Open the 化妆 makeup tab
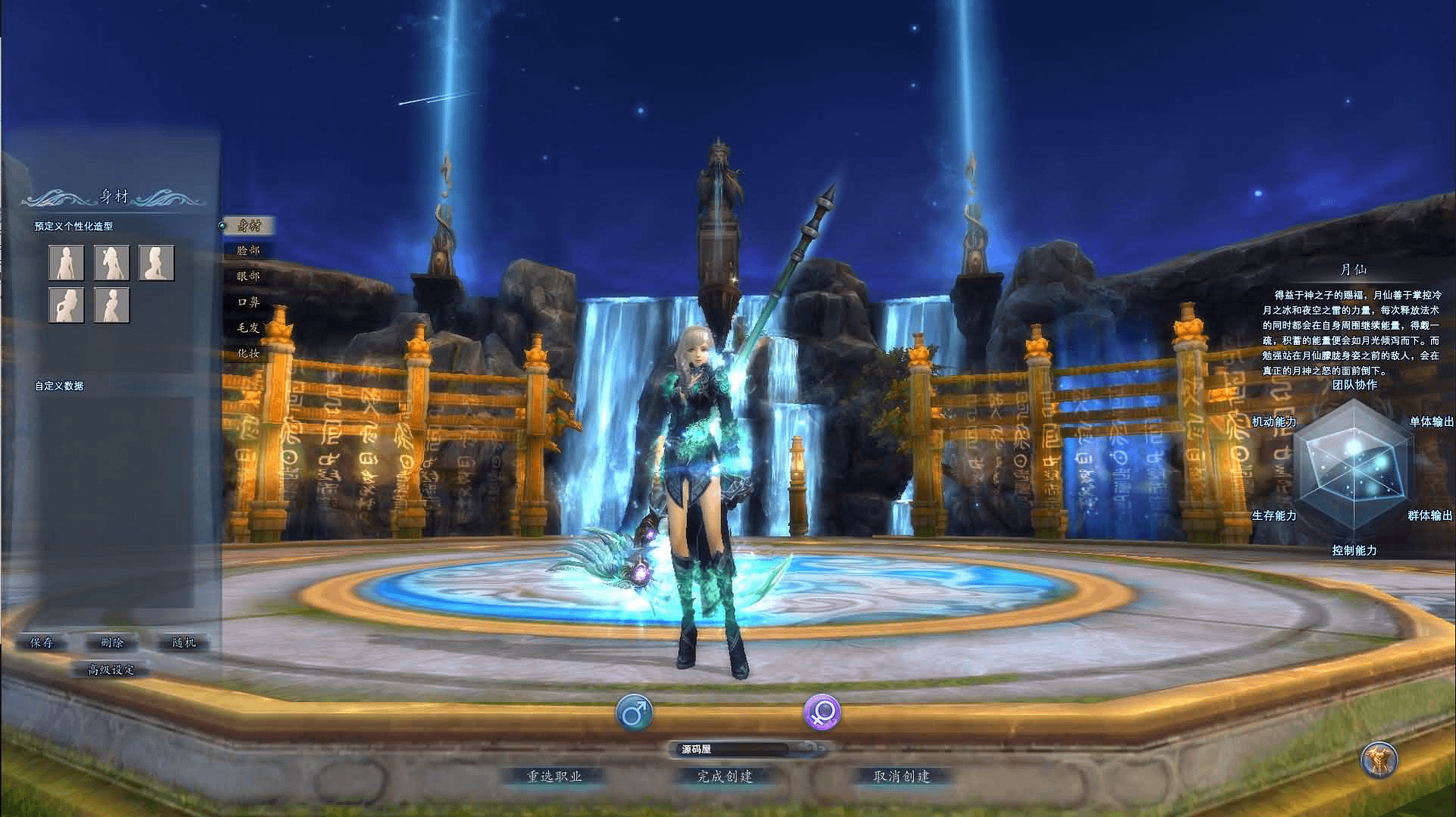Screen dimensions: 1456x817 [249, 354]
